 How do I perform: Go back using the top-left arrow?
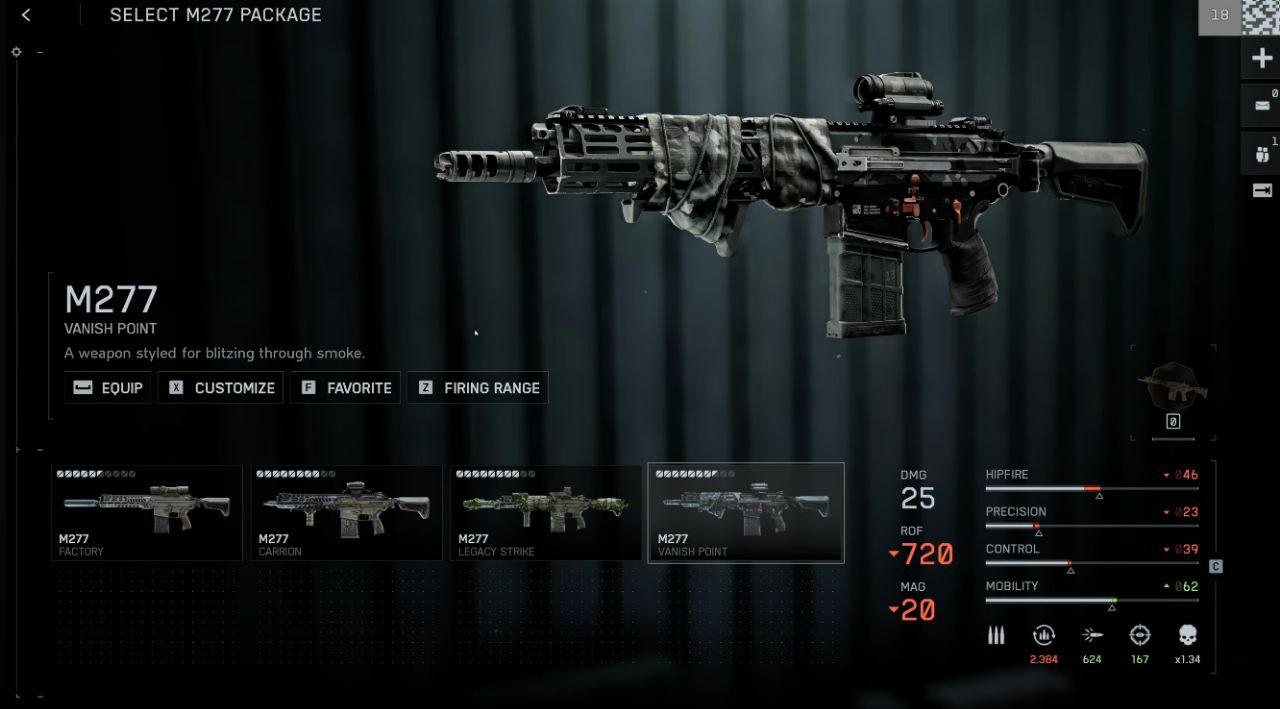[x=26, y=15]
